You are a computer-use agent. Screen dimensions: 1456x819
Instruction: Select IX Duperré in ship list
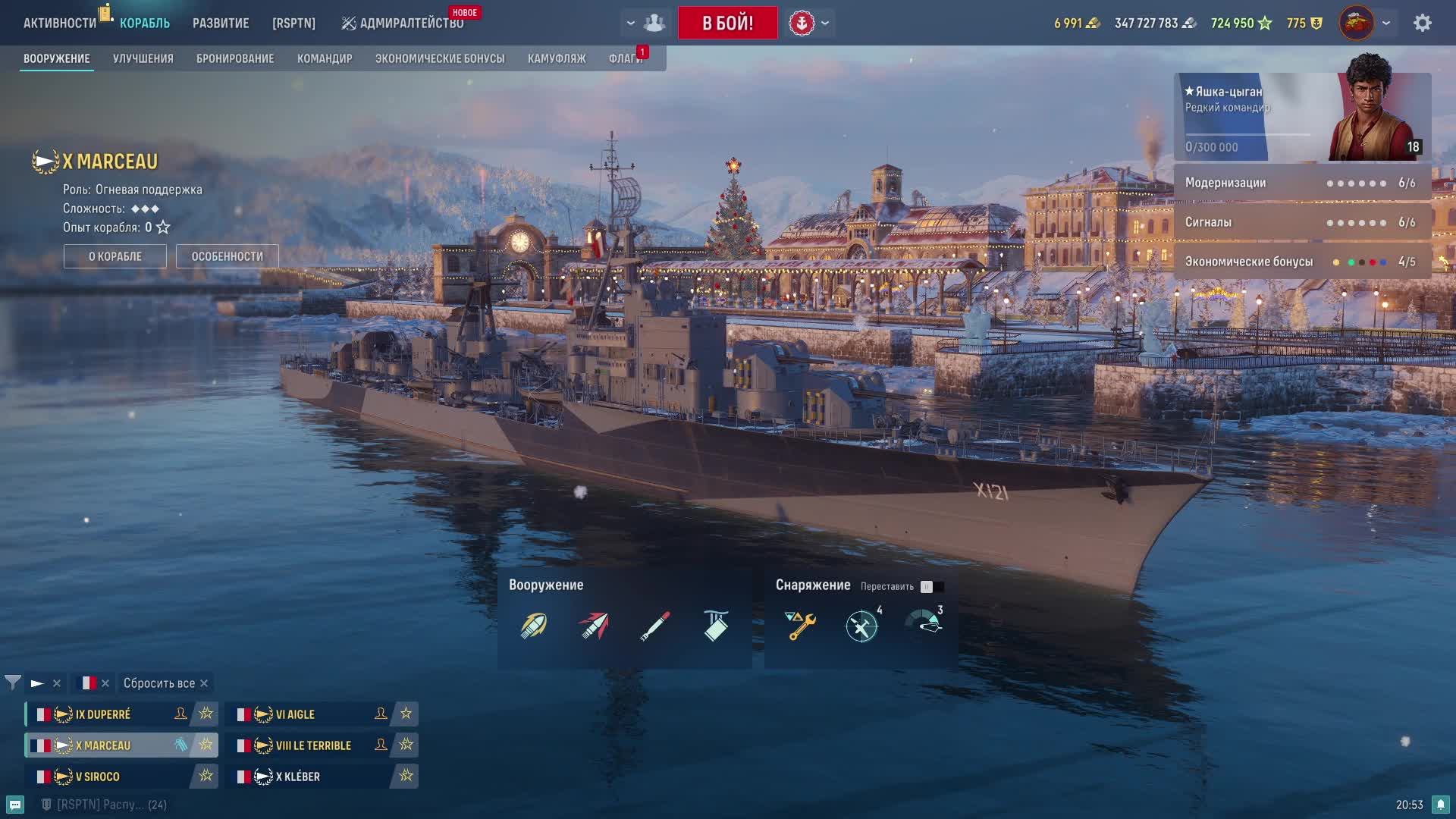pos(103,714)
